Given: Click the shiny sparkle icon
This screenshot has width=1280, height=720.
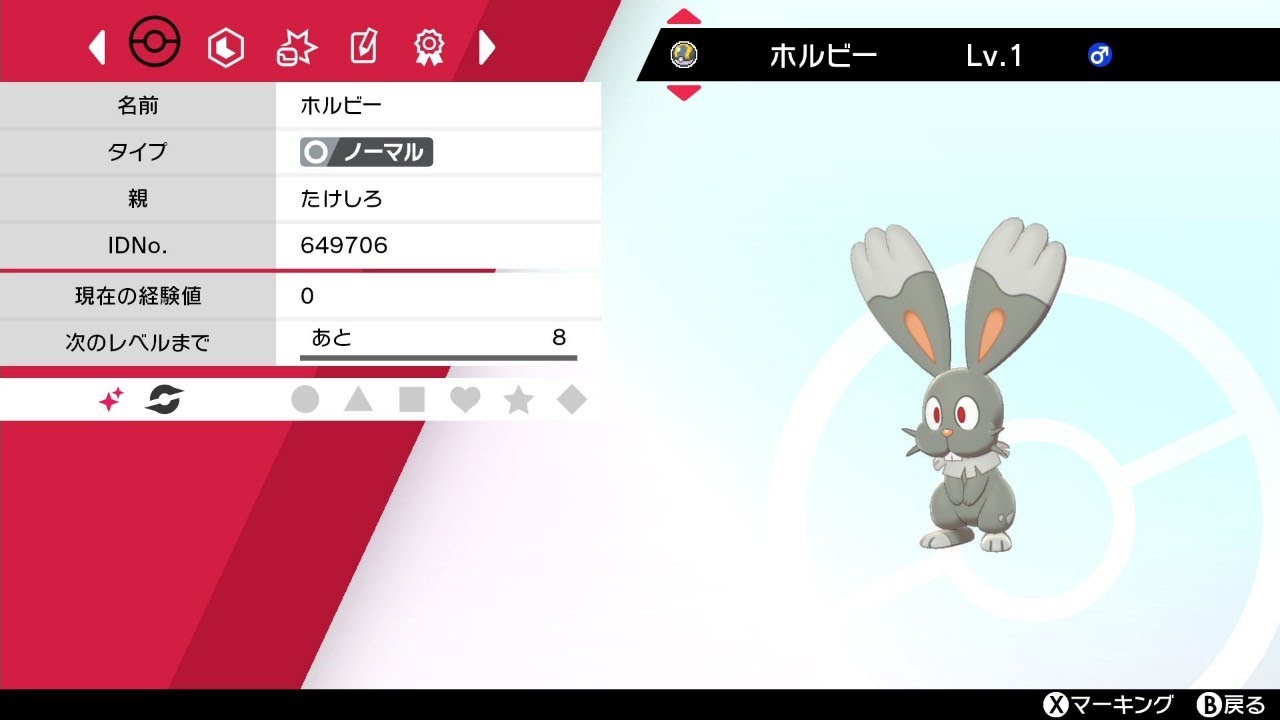Looking at the screenshot, I should [108, 398].
